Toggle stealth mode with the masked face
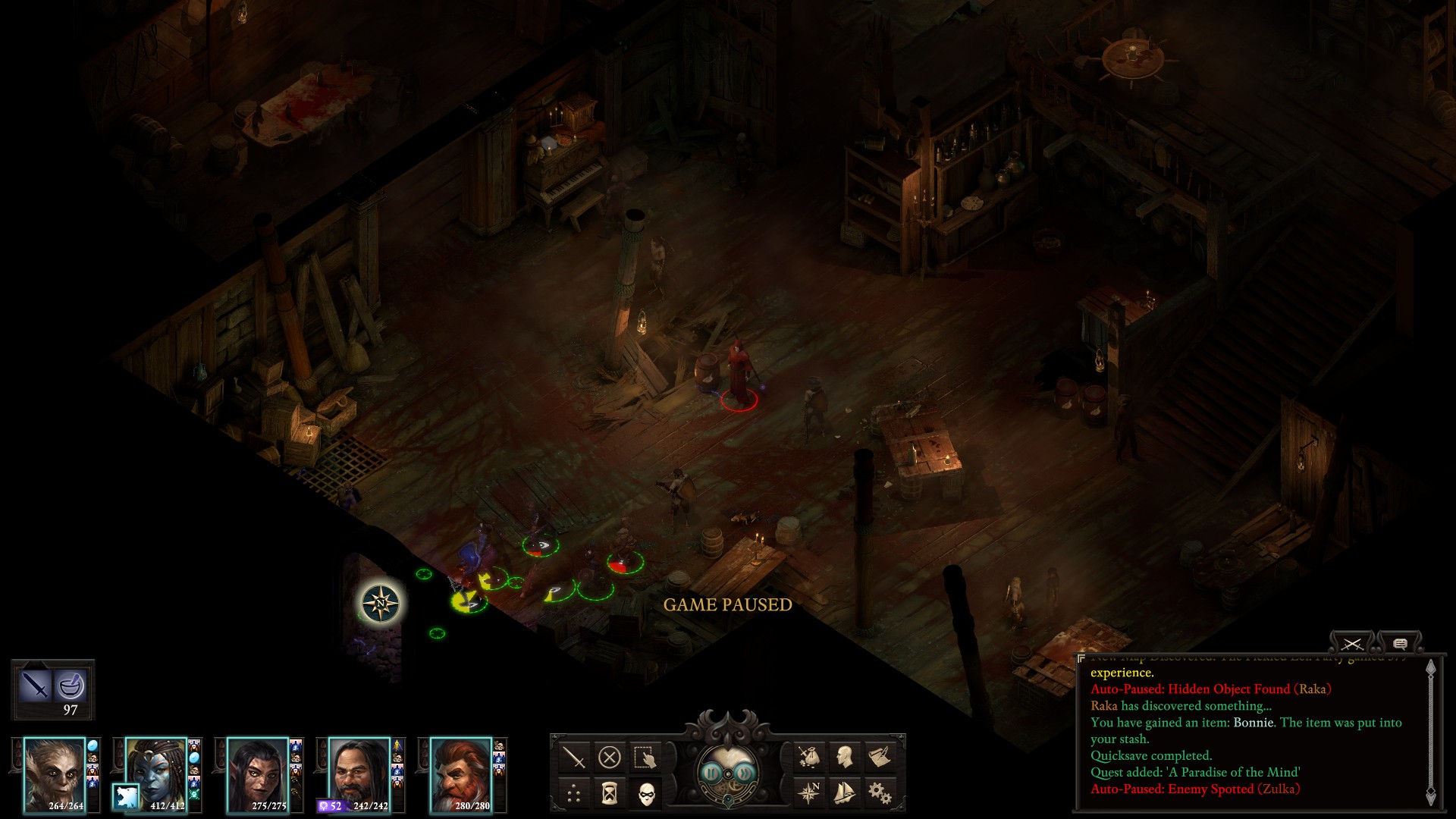 (645, 793)
